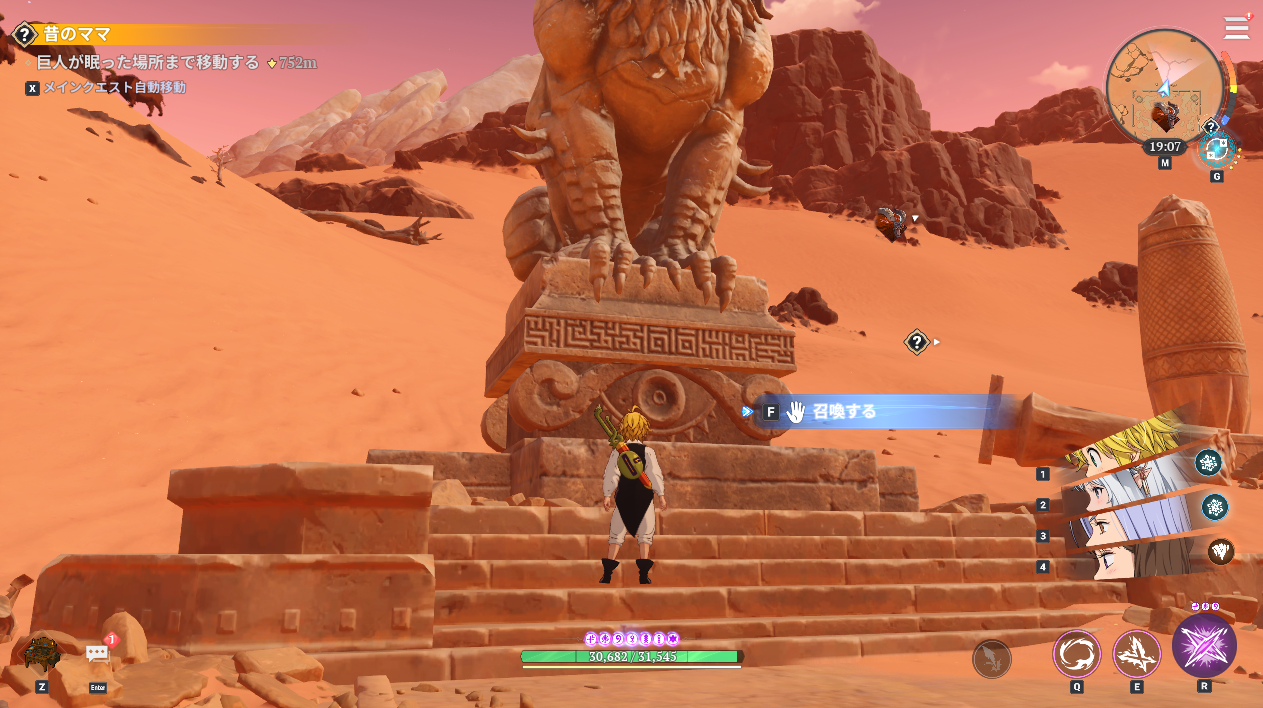Switch to the blonde-haired party member portrait
Screen dimensions: 1263x708
pyautogui.click(x=1125, y=453)
